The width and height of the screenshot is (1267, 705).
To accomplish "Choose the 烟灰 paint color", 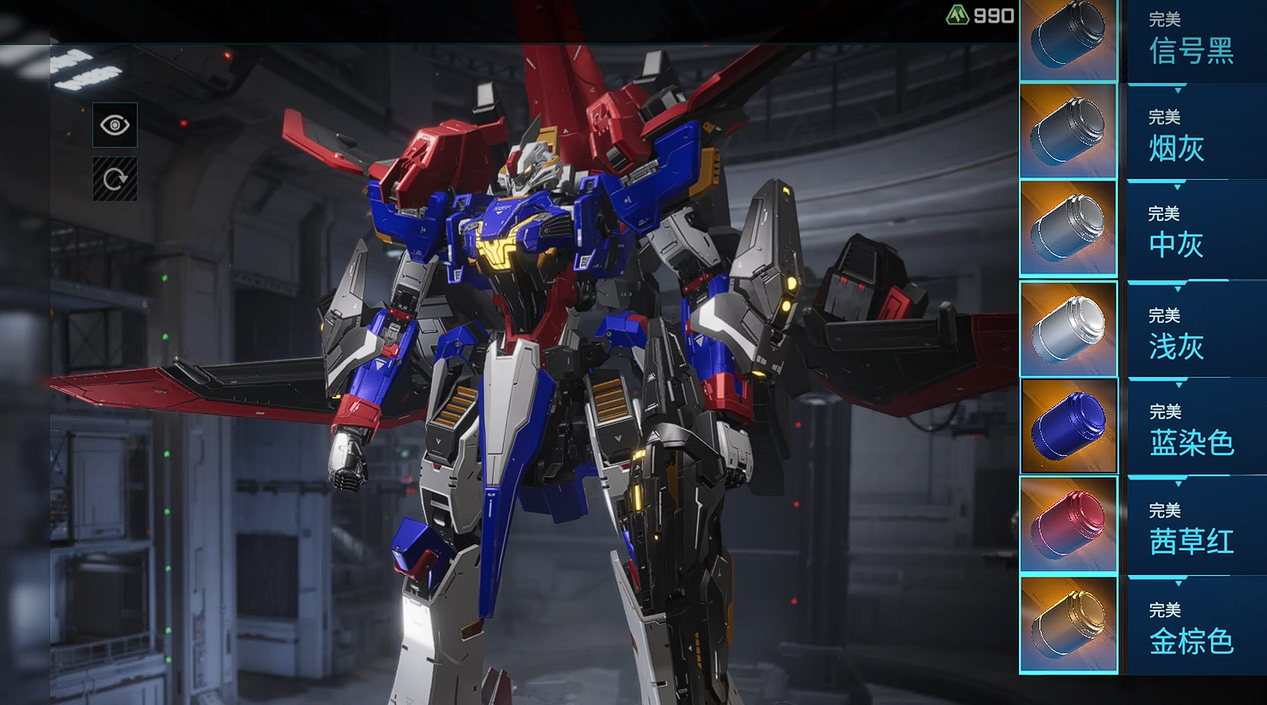I will [x=1068, y=130].
